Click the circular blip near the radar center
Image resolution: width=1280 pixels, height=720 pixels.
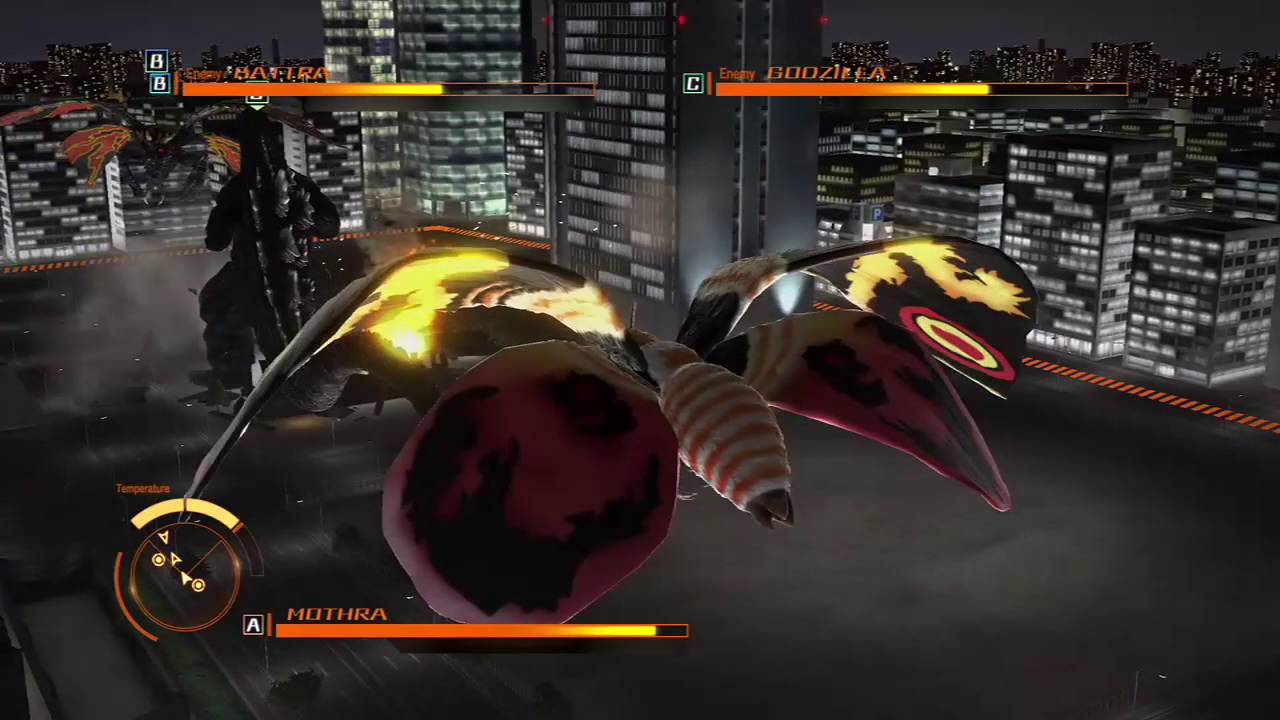tap(197, 585)
